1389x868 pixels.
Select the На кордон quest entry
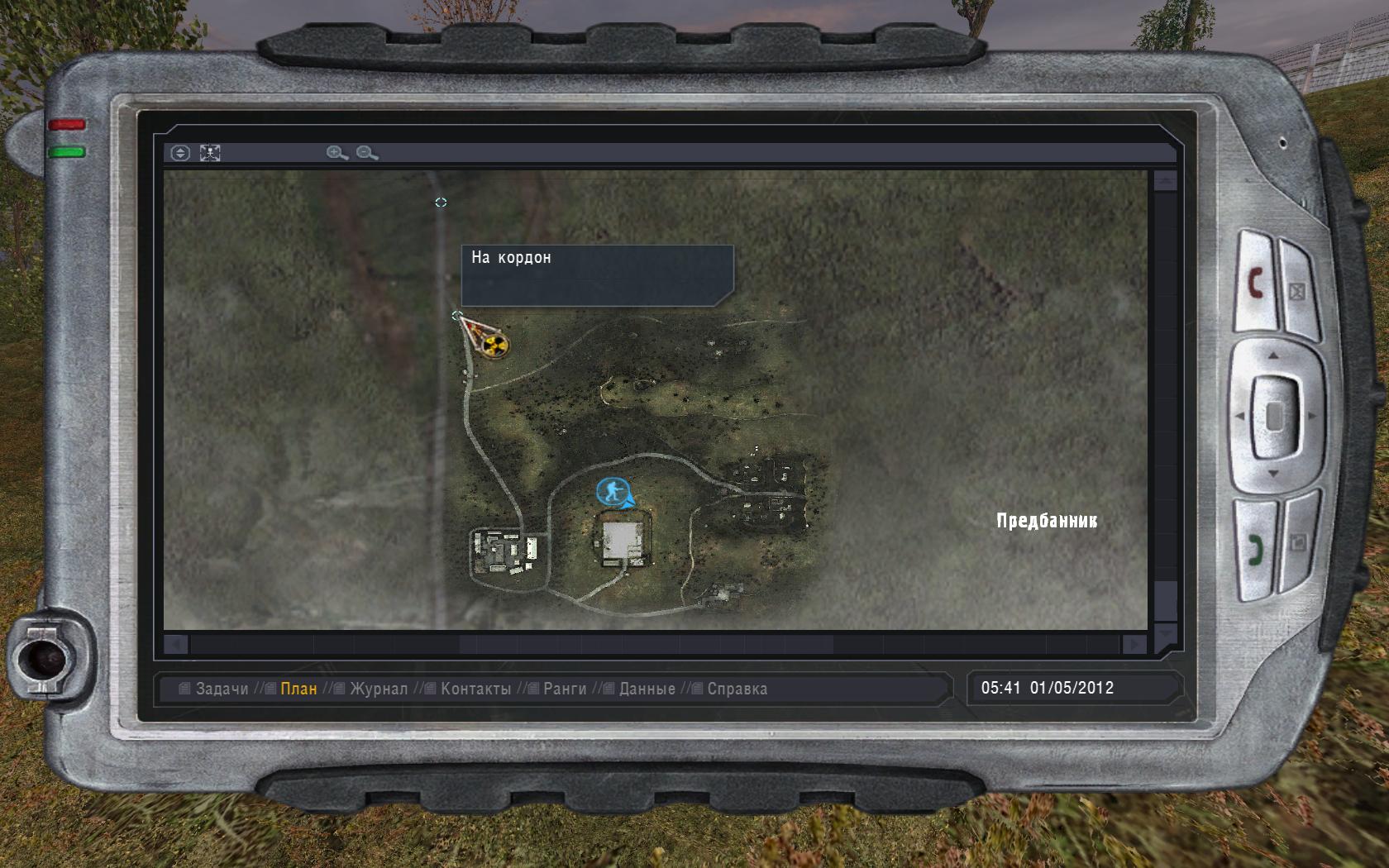coord(511,258)
